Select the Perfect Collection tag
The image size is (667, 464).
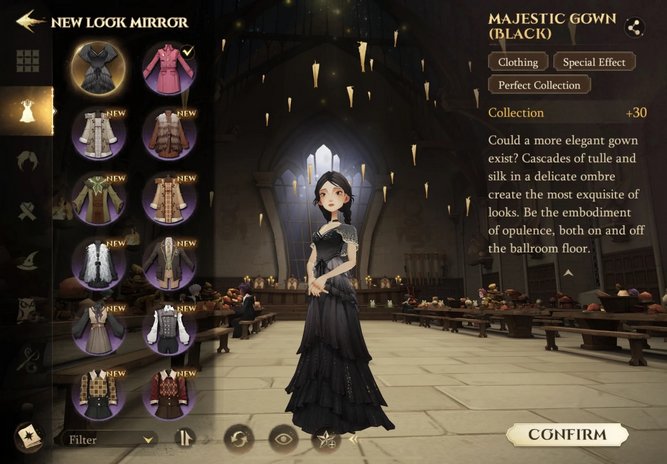click(x=540, y=85)
